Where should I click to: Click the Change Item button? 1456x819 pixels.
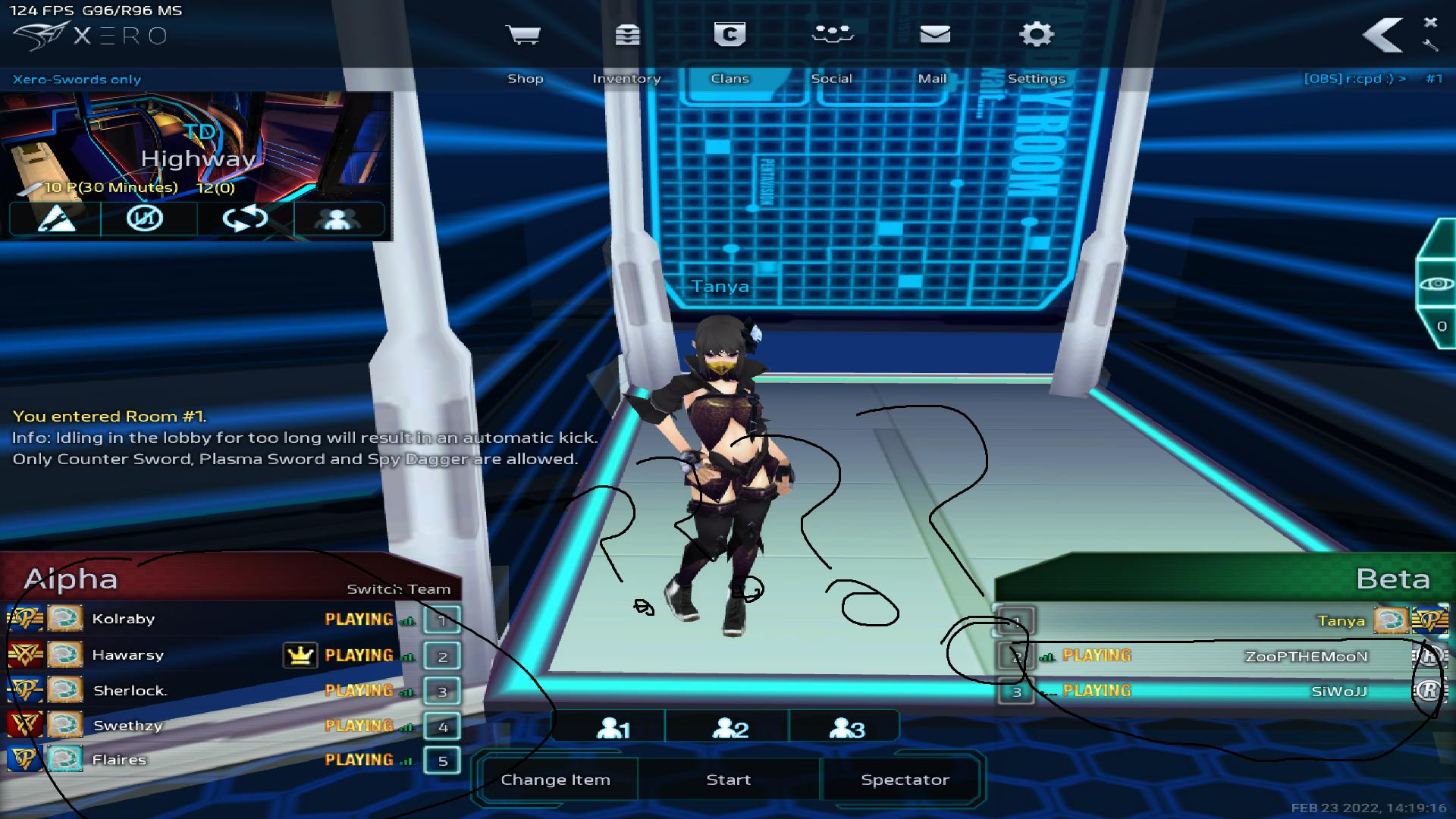pos(555,780)
